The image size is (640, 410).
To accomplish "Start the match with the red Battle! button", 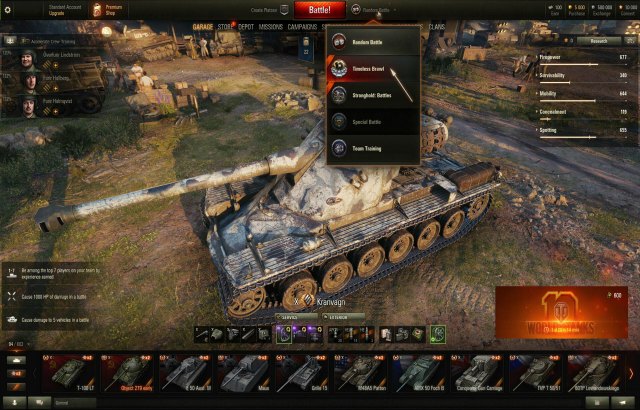I will coord(320,10).
